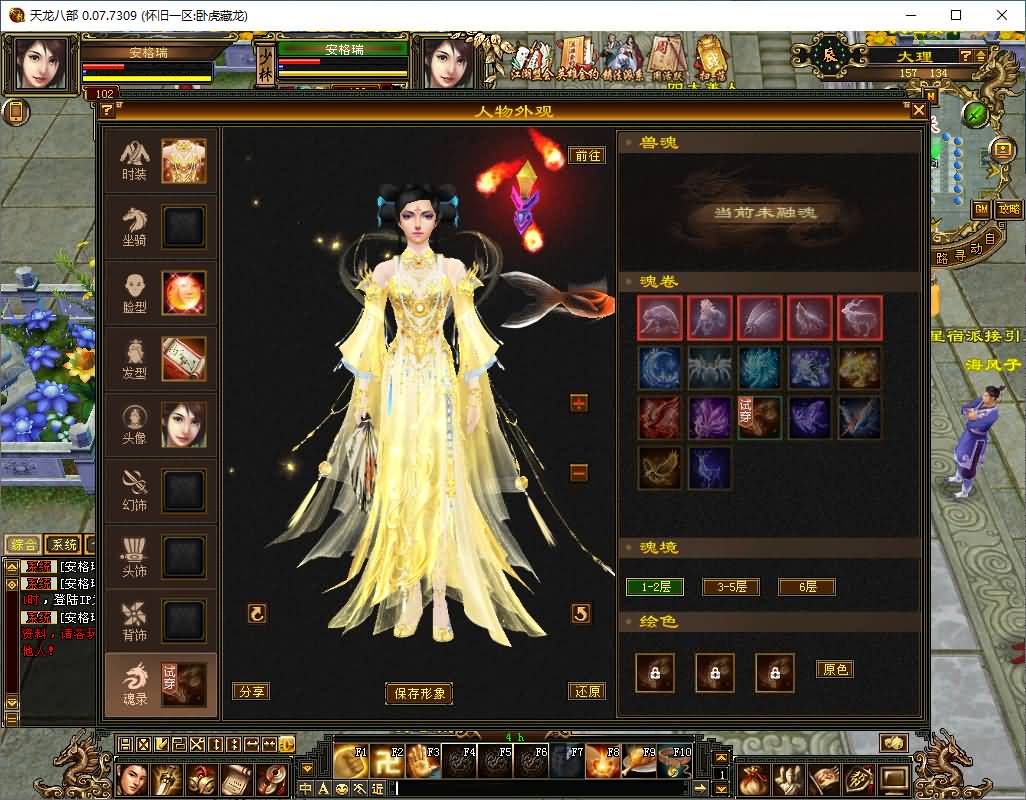Maximize the game window

pos(955,15)
